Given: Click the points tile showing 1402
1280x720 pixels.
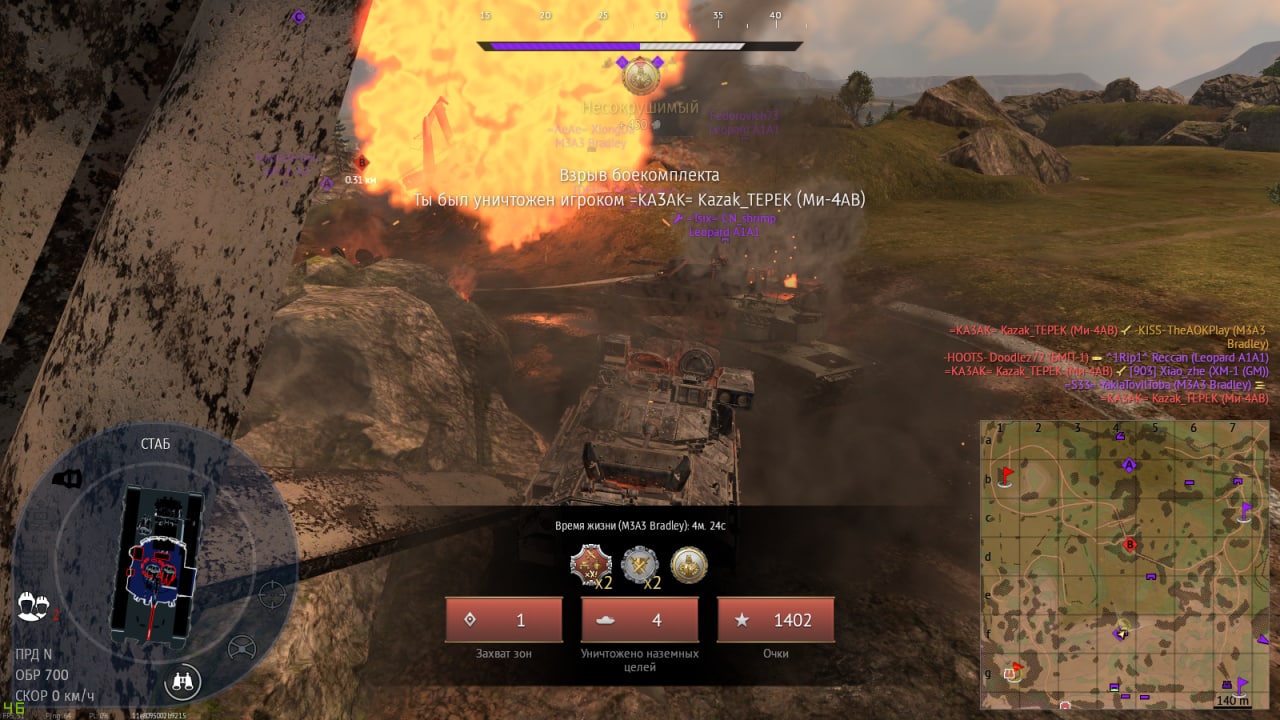Looking at the screenshot, I should coord(776,620).
